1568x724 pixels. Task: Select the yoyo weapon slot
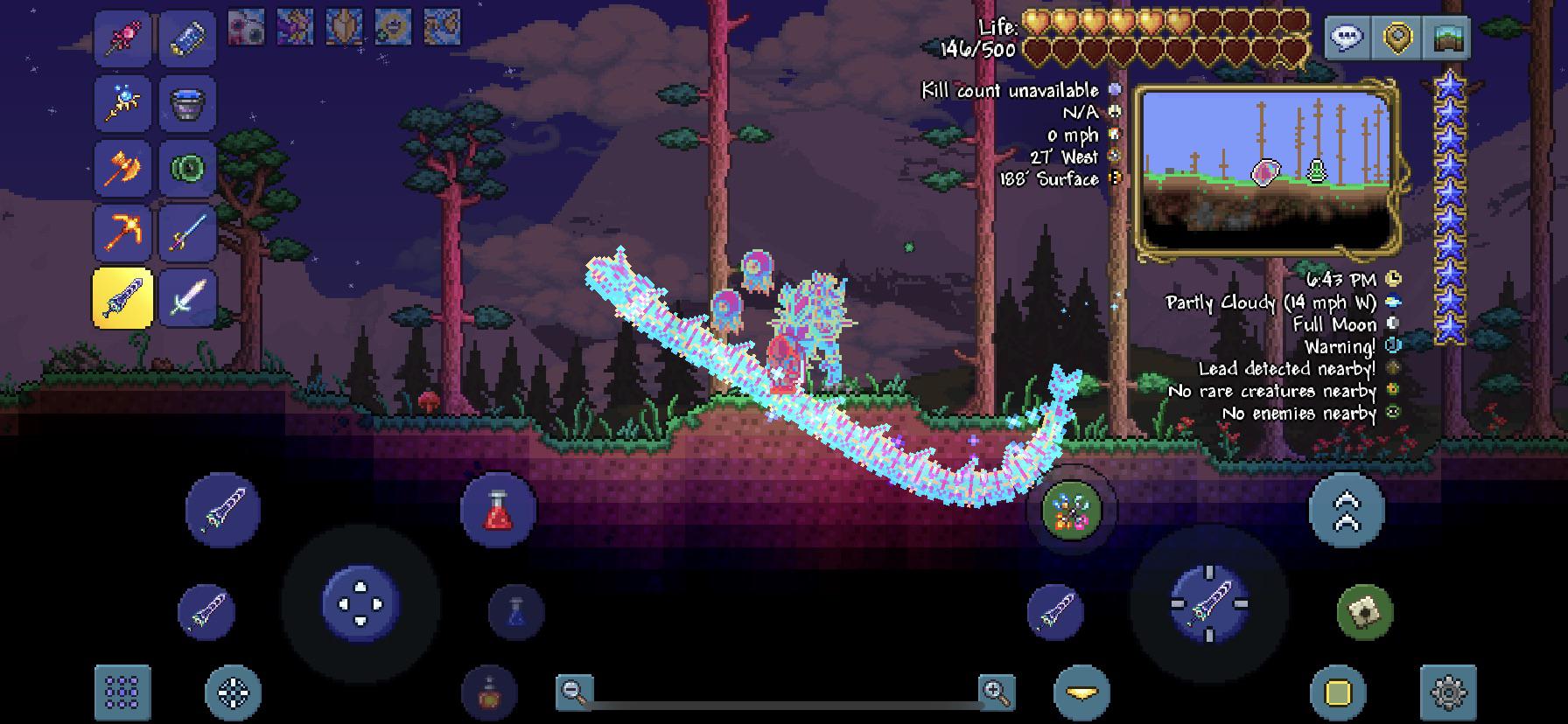pos(186,169)
